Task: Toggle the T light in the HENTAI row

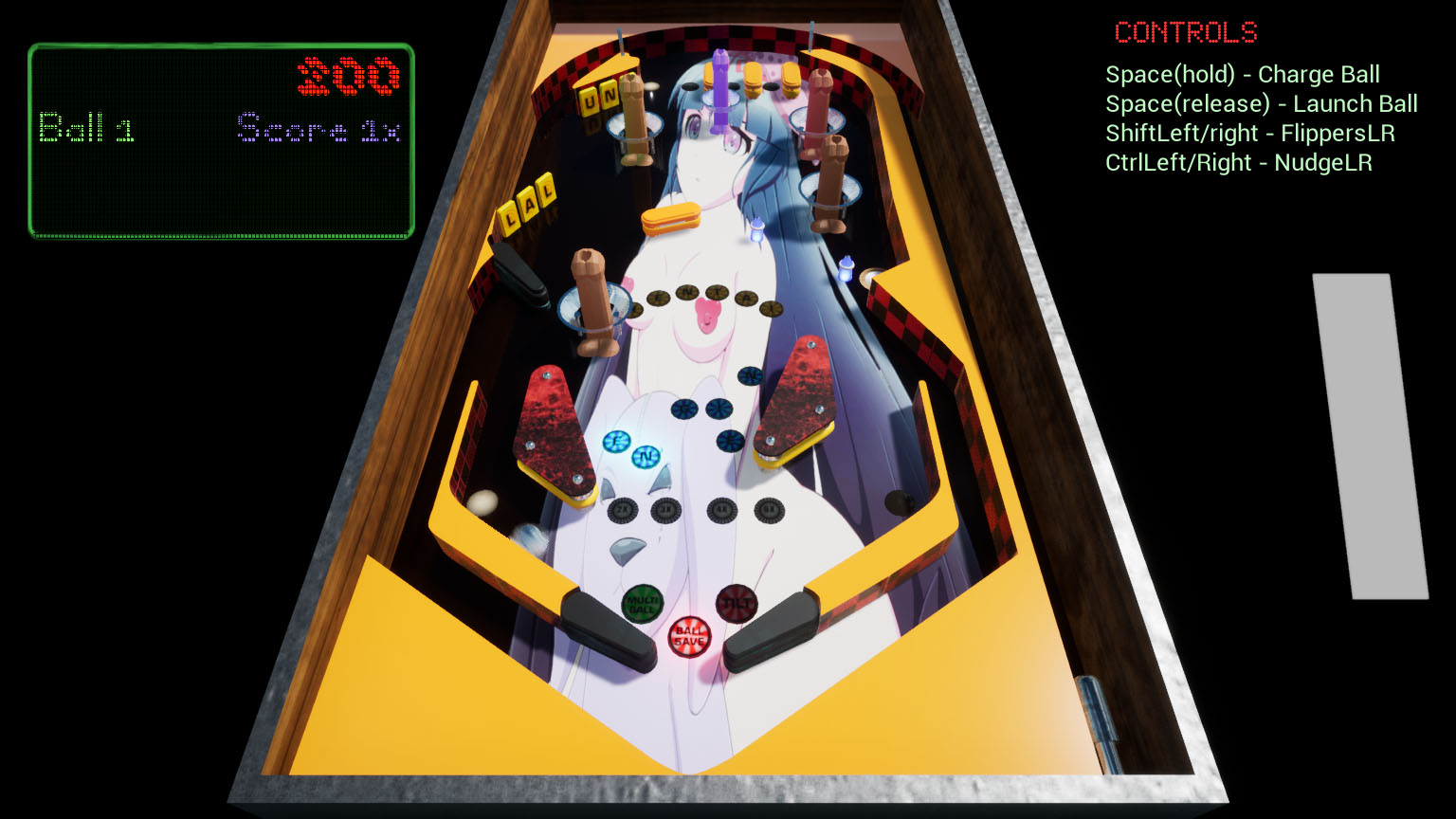Action: (718, 292)
